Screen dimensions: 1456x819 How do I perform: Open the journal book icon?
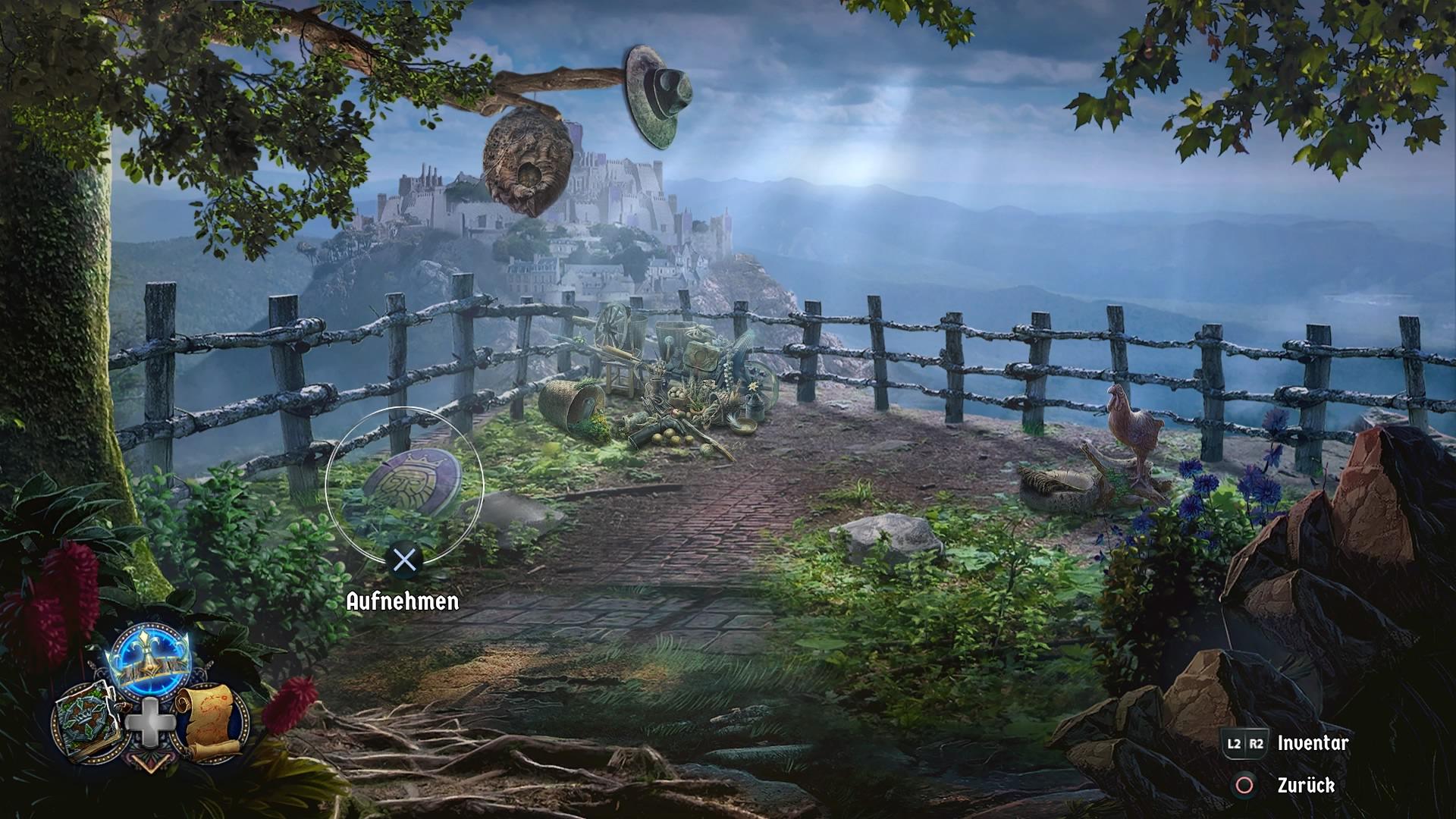(85, 717)
